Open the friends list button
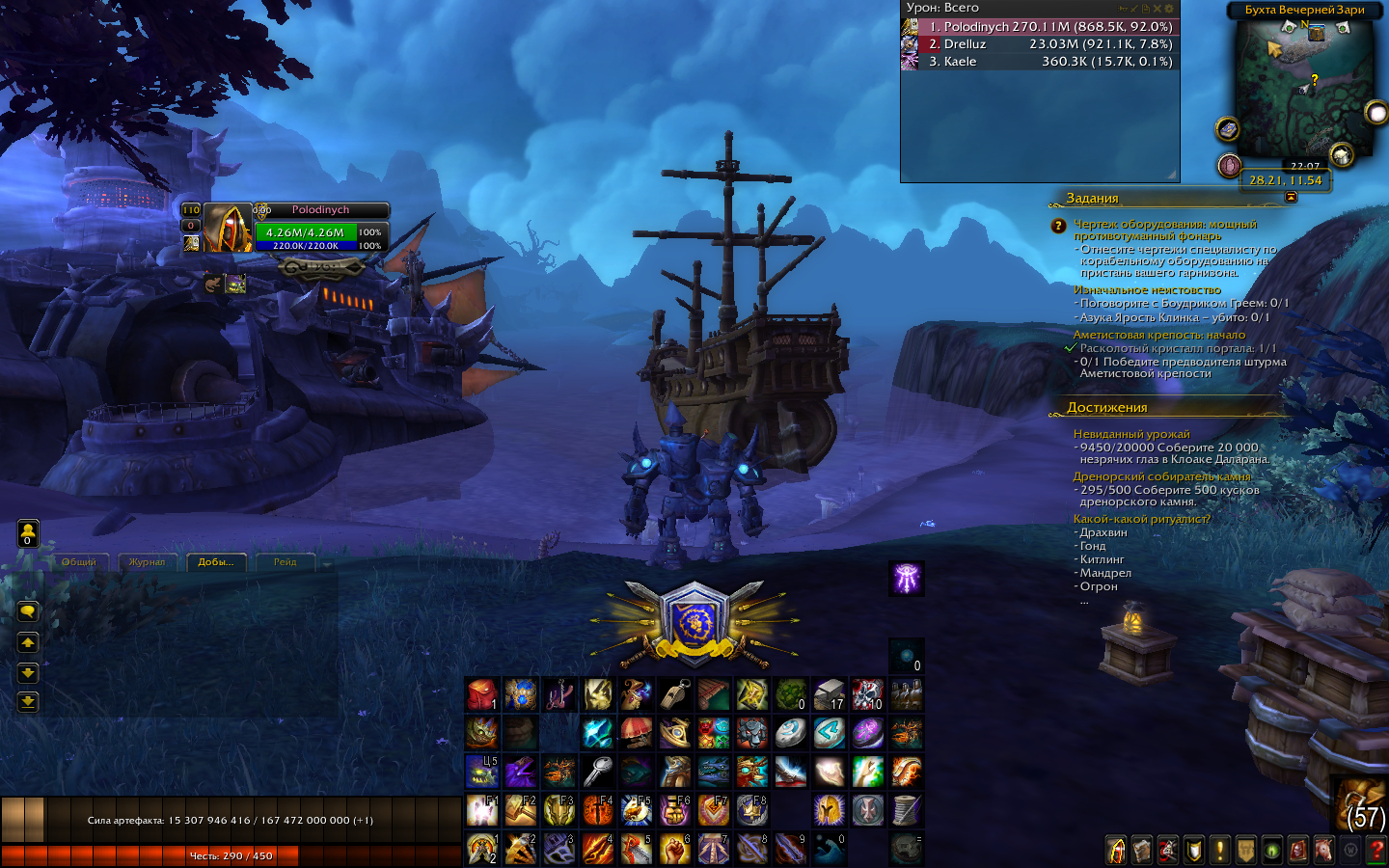1389x868 pixels. [28, 532]
